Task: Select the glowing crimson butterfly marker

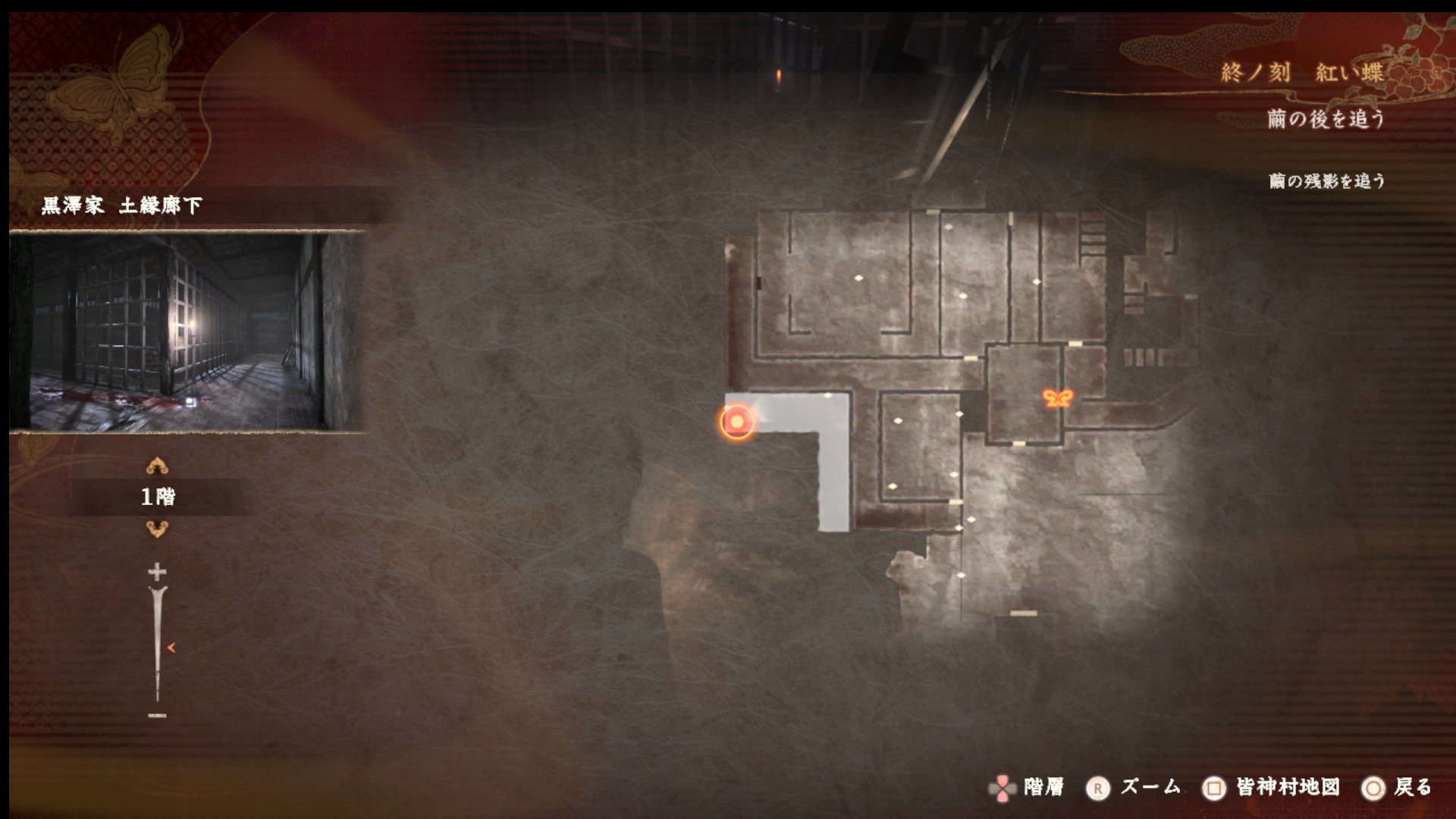Action: [x=1057, y=398]
